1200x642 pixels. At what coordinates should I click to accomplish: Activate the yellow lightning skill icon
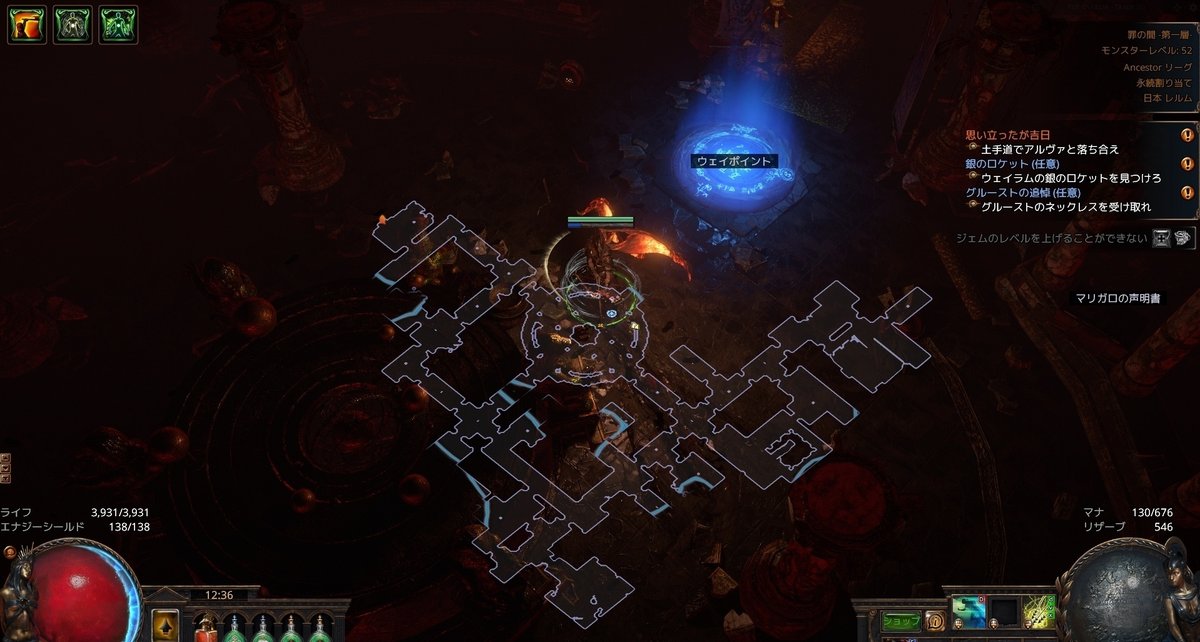(x=1038, y=611)
